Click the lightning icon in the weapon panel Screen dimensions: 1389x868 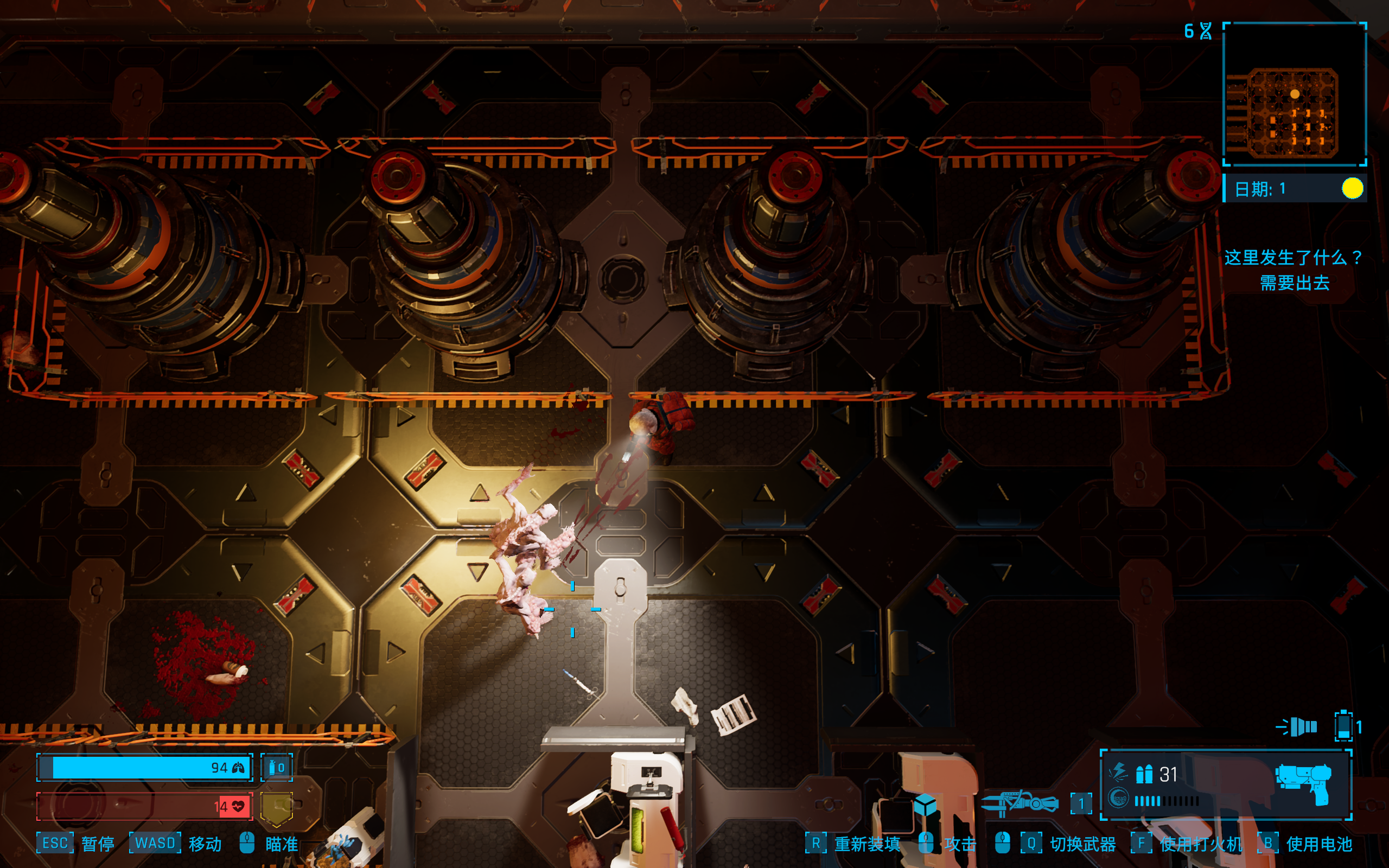coord(1119,771)
